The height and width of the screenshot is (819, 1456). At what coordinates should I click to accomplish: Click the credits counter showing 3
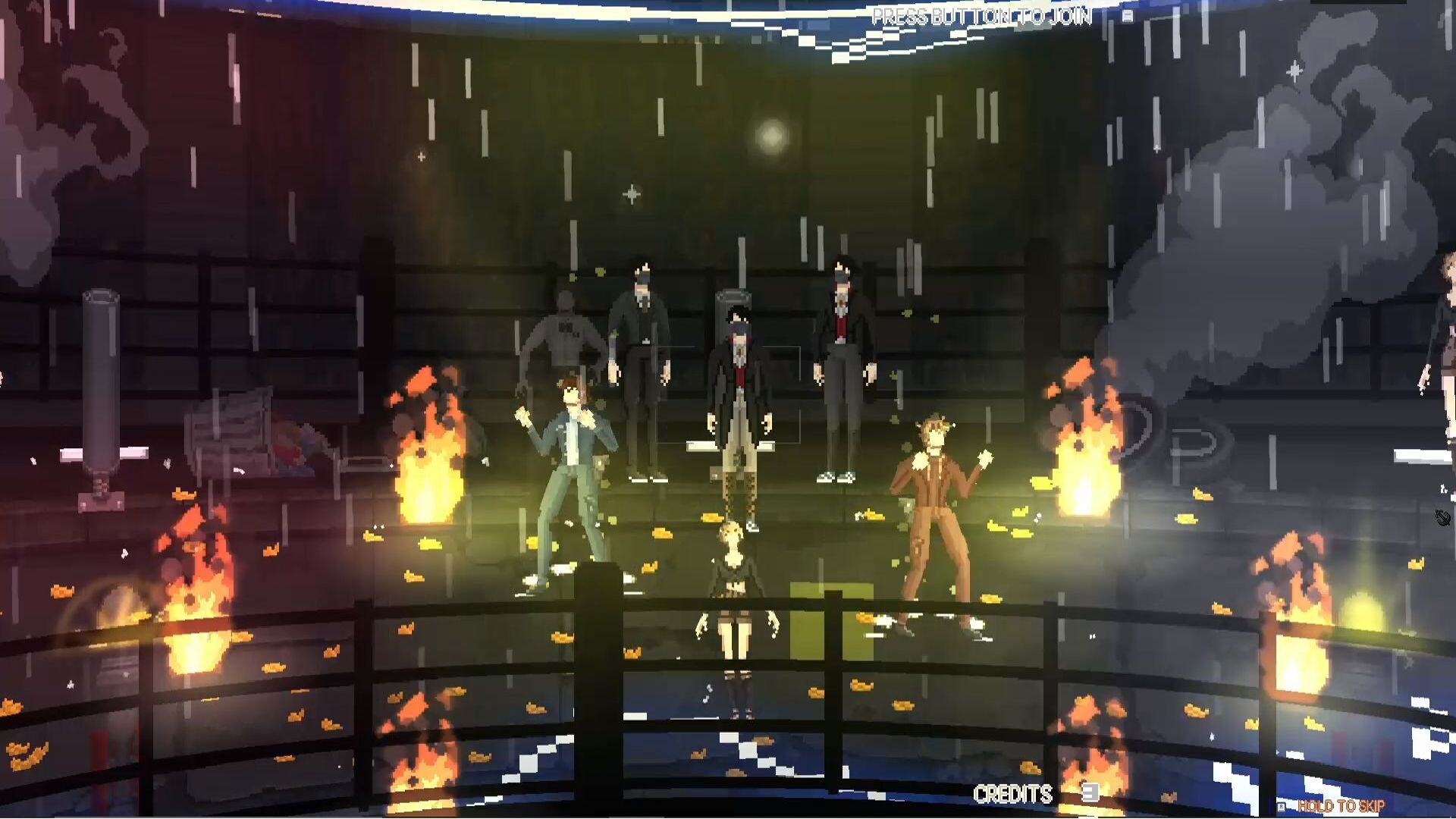[x=1090, y=794]
